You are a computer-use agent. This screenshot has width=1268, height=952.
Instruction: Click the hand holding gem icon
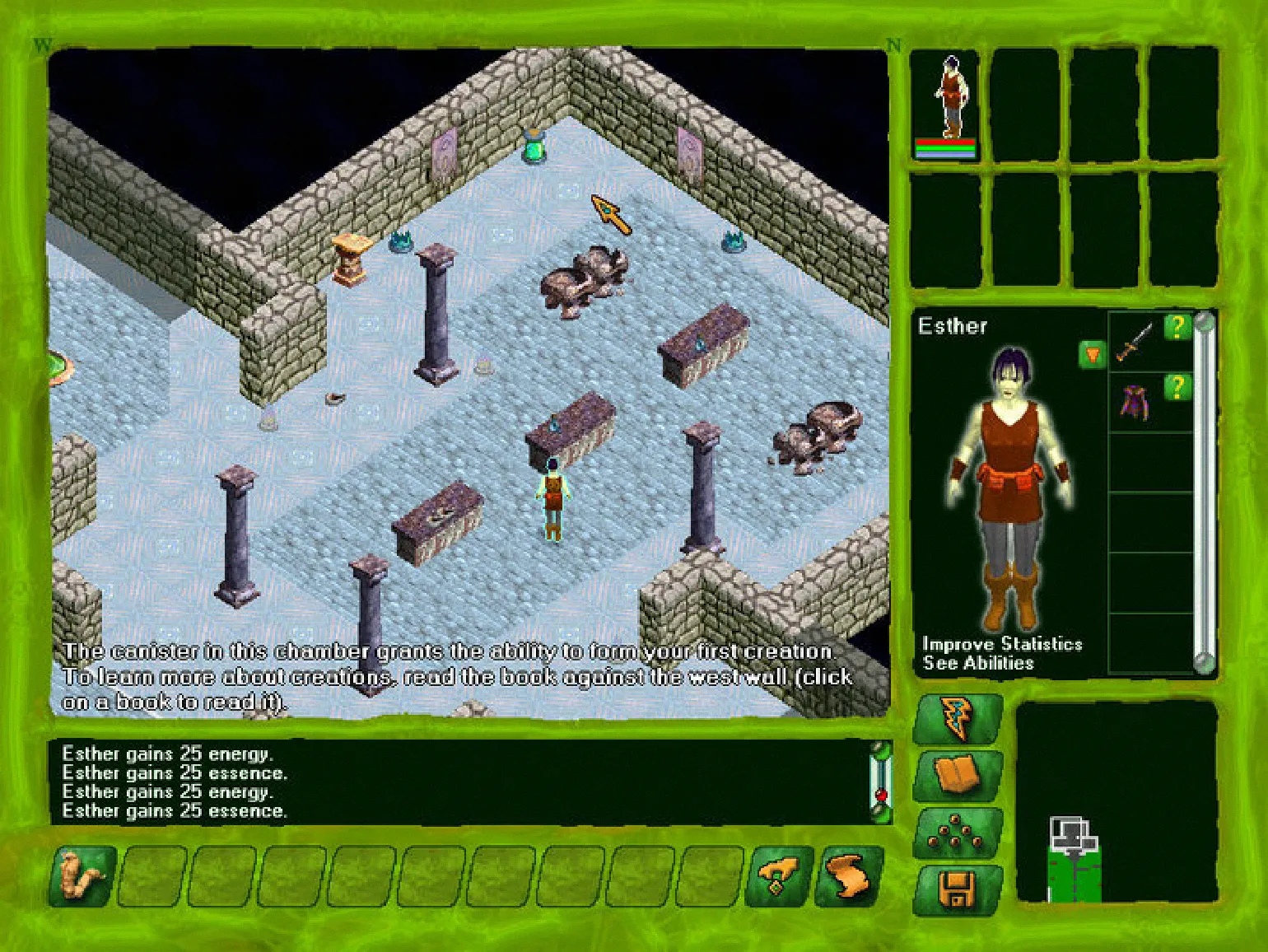point(778,876)
